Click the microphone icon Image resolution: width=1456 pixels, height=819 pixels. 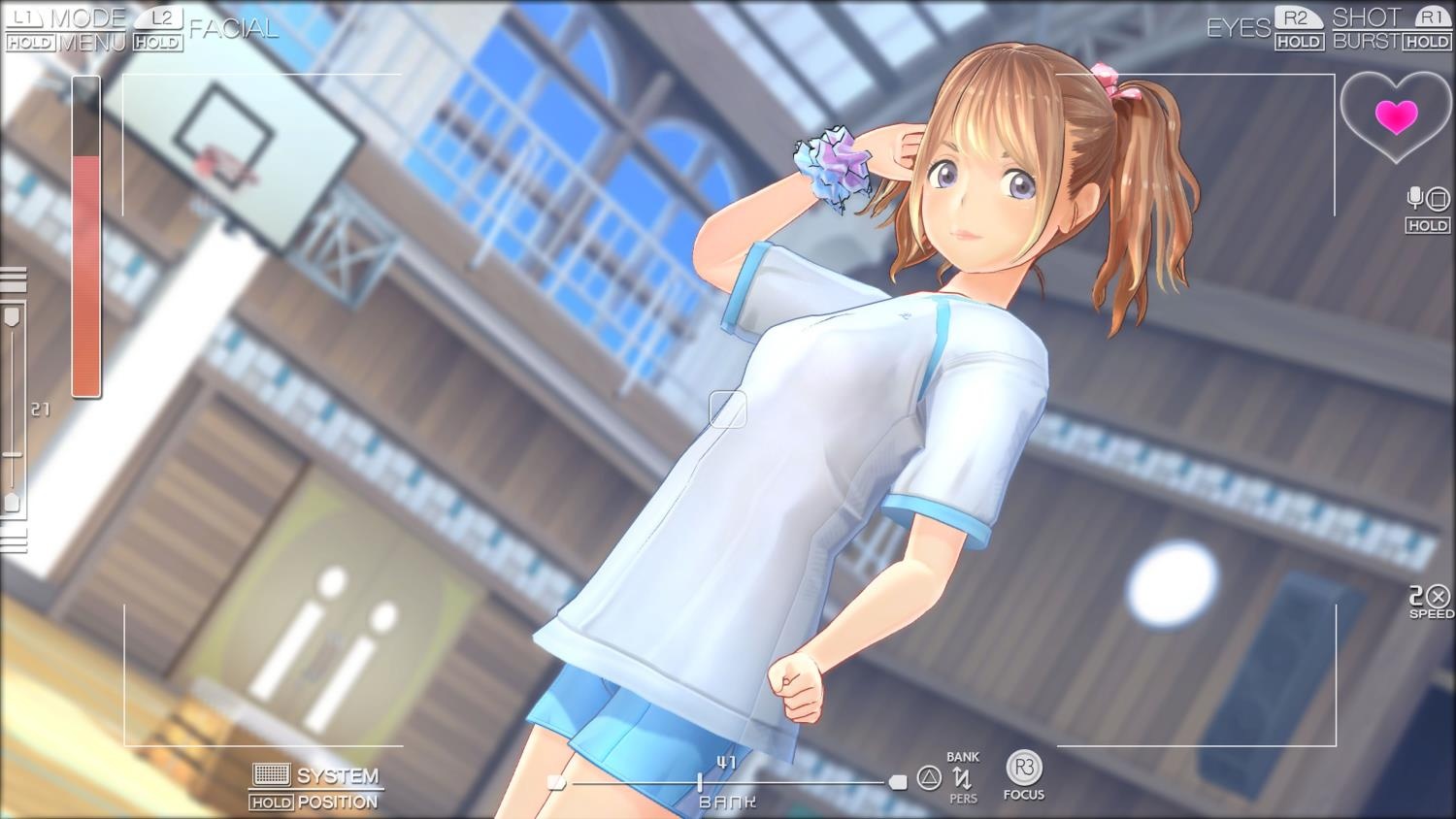[x=1415, y=199]
